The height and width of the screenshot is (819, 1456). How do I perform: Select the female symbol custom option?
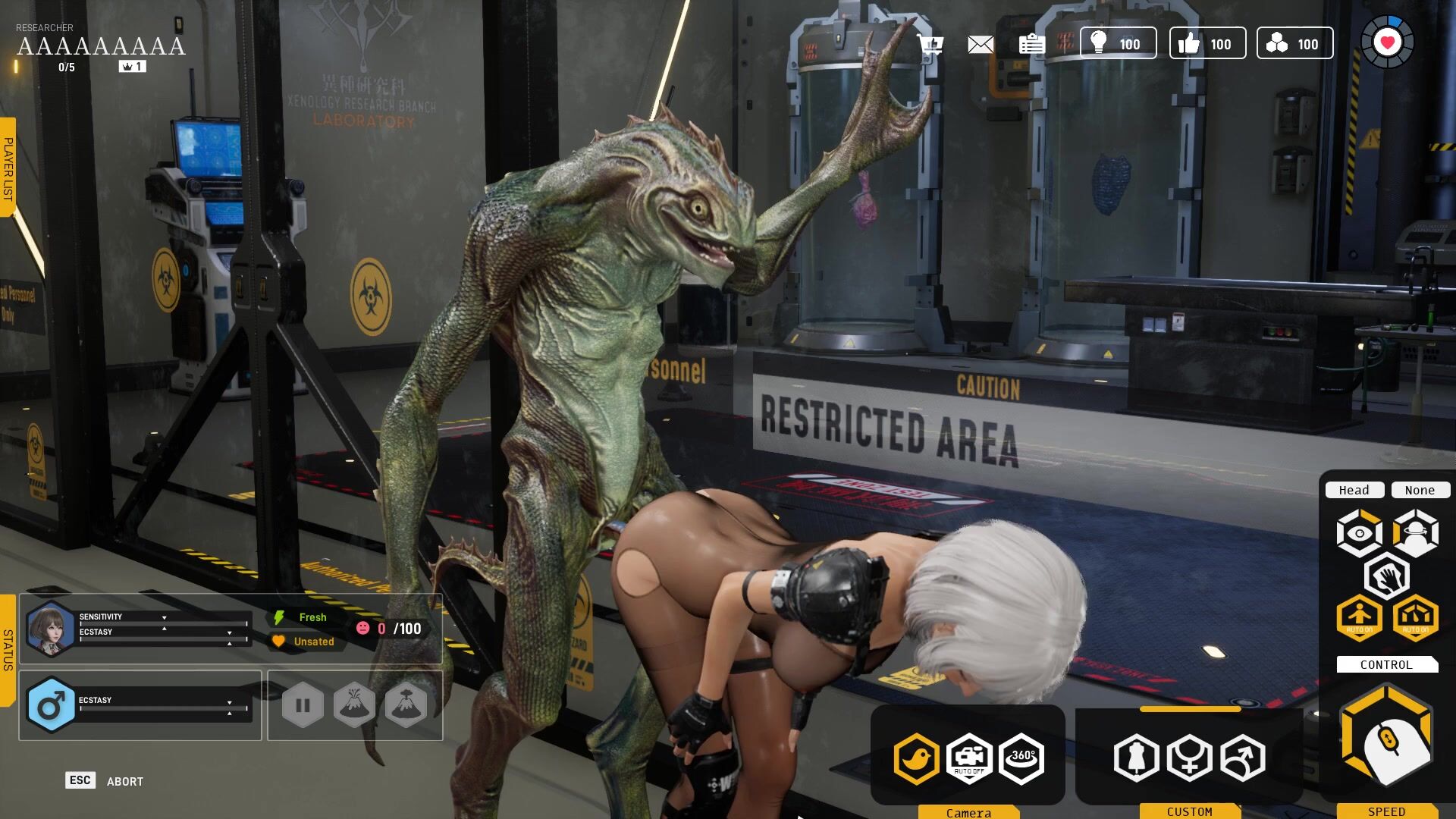coord(1189,758)
